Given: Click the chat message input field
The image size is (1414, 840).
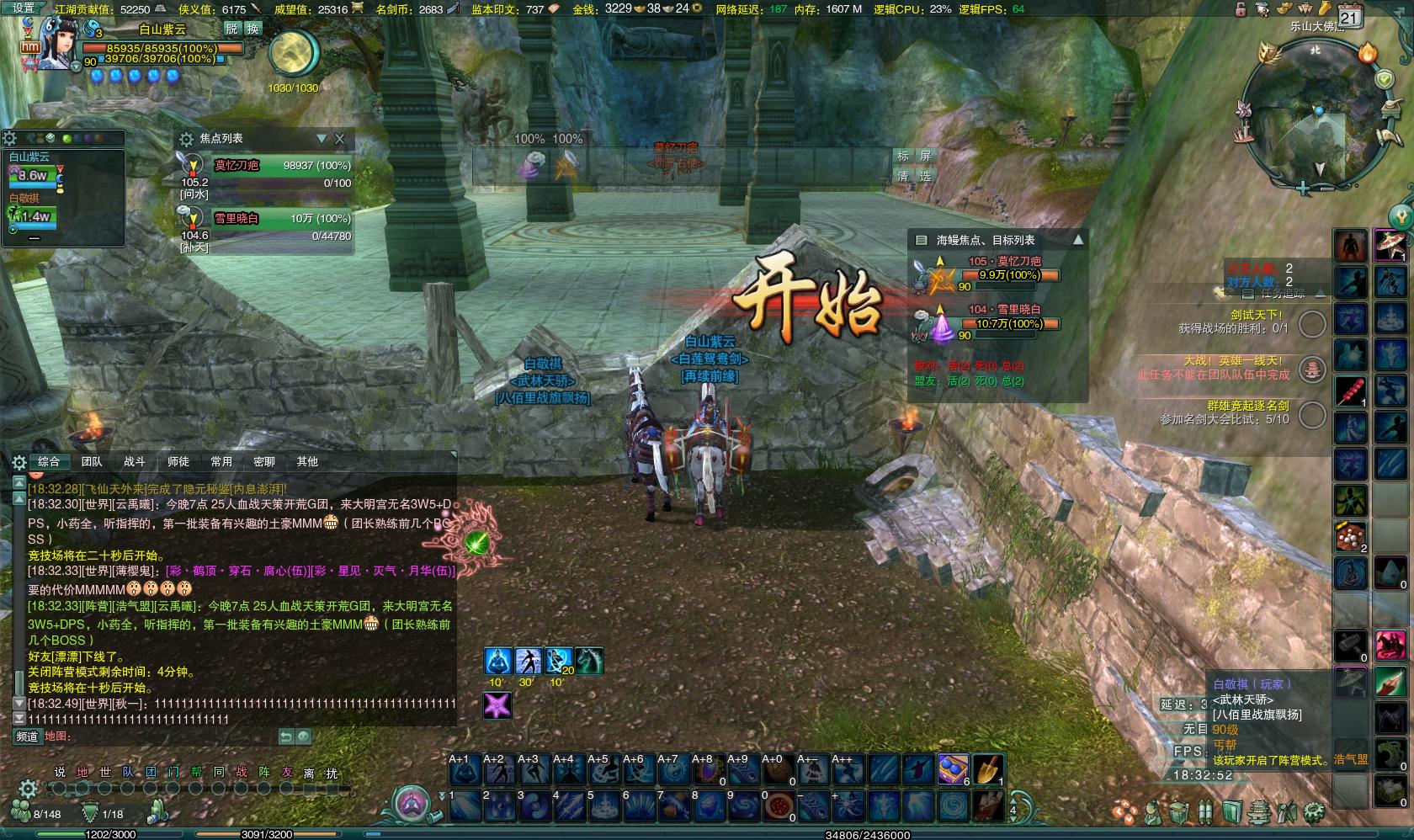Looking at the screenshot, I should point(168,736).
